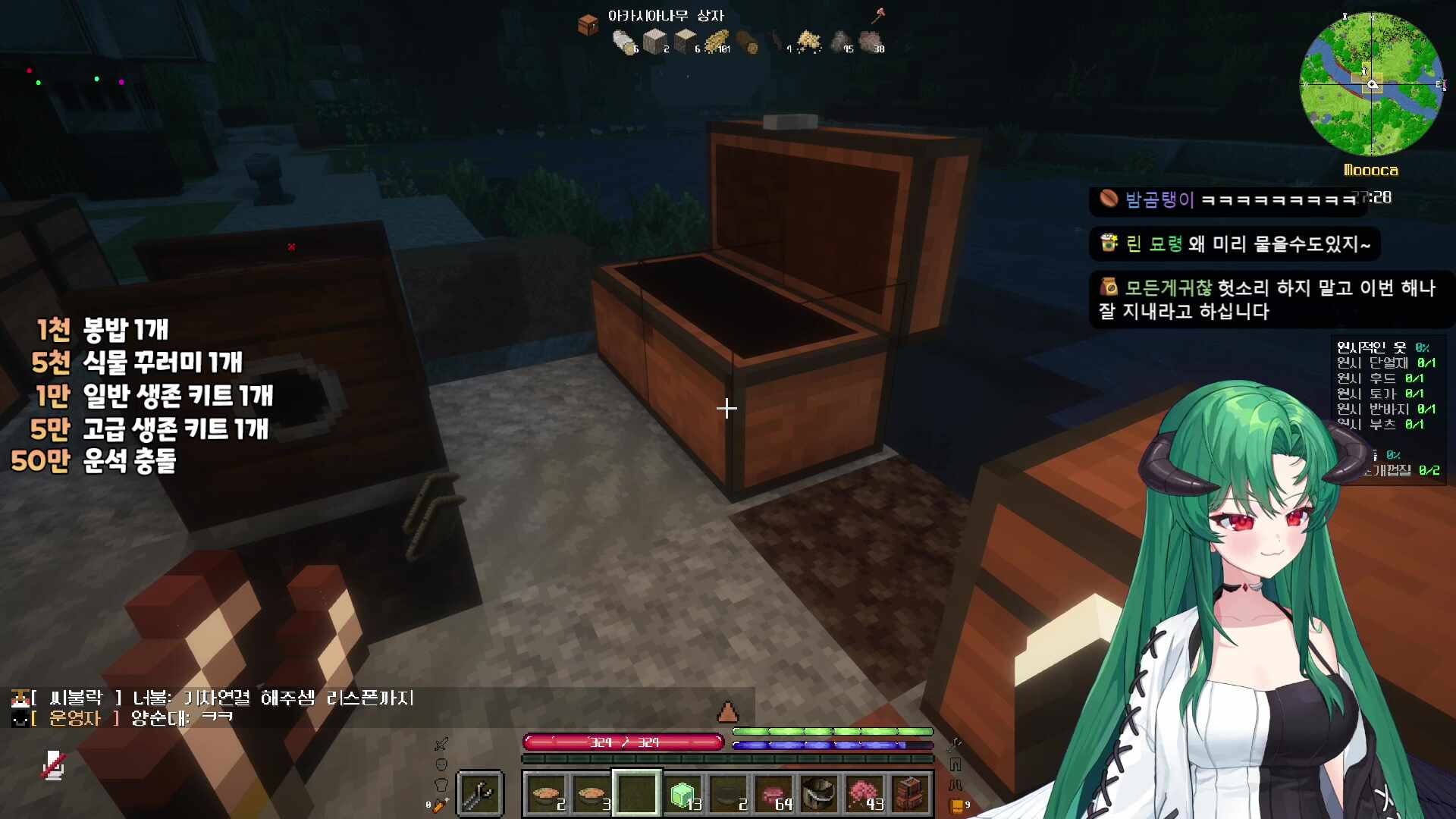Click the 50만 운석 충돌 donation reward line
Viewport: 1456px width, 819px height.
93,460
